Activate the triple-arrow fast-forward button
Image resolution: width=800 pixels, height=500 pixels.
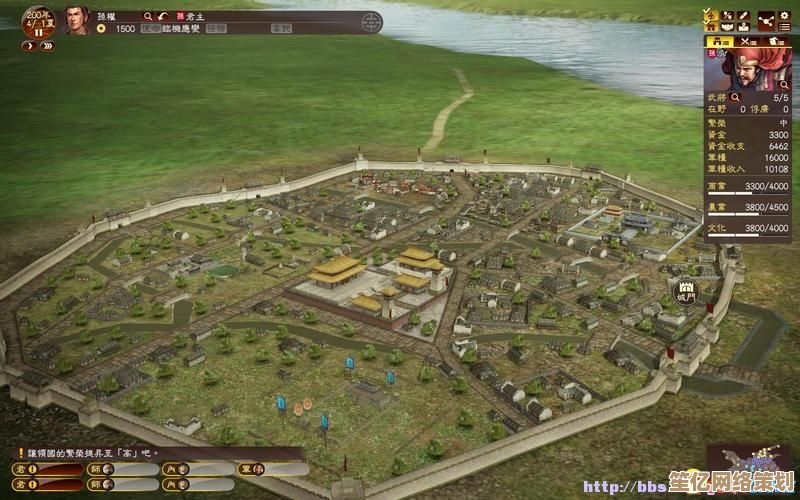[x=46, y=45]
